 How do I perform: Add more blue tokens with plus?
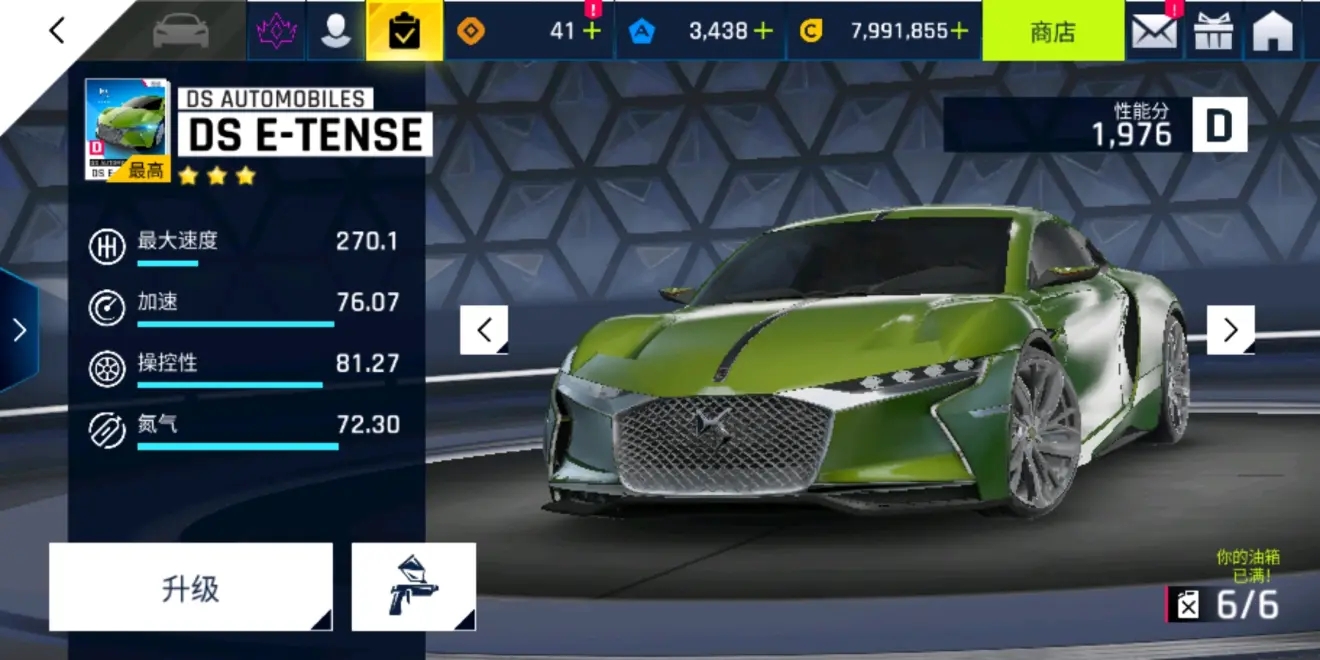pos(763,31)
